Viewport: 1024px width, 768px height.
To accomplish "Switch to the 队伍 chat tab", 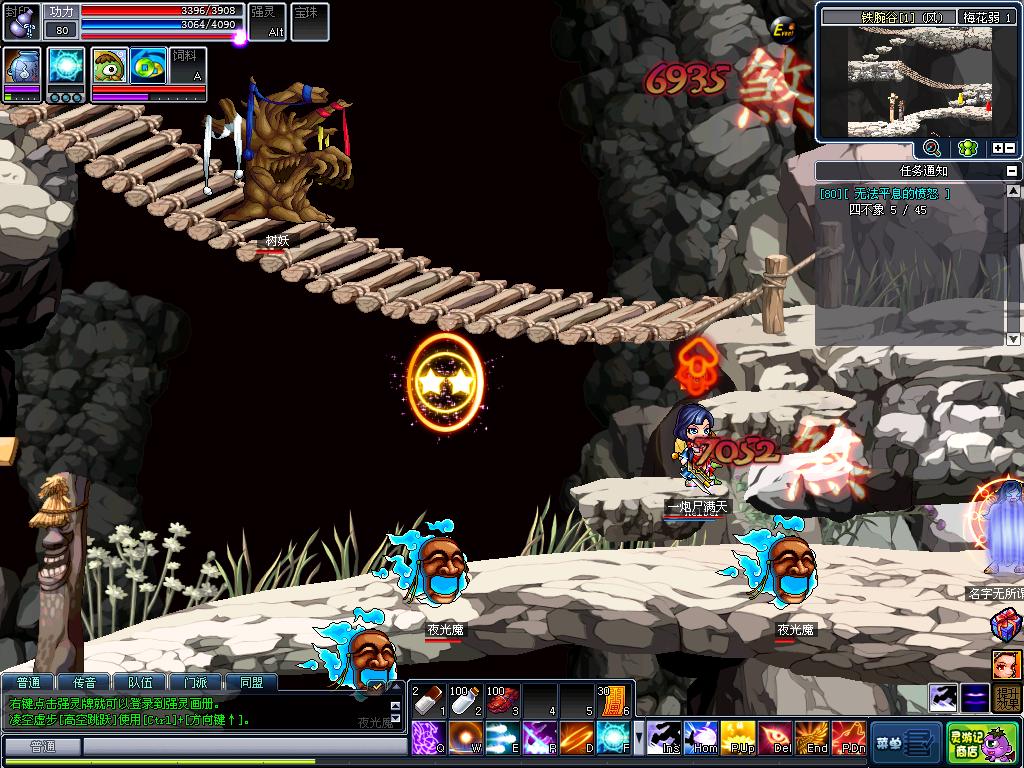I will 140,683.
